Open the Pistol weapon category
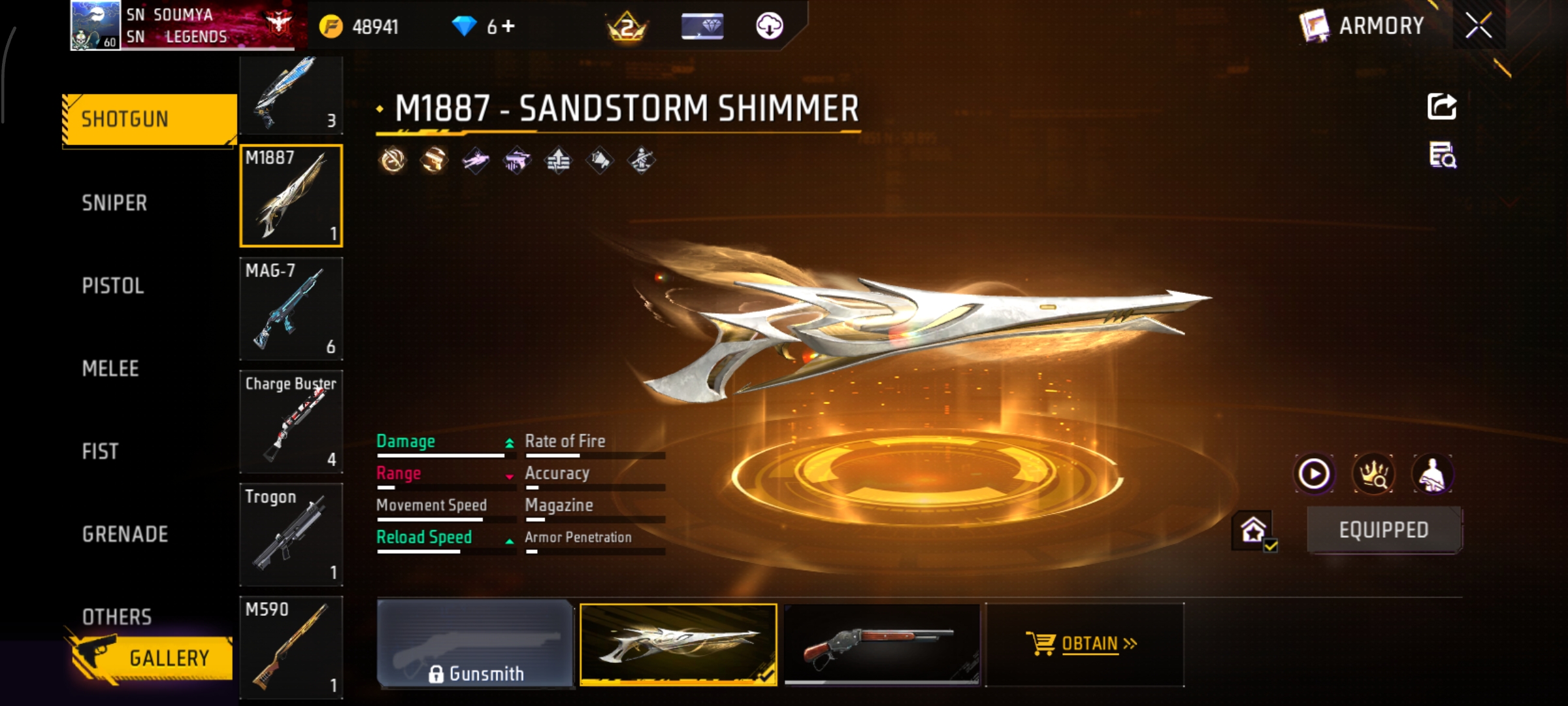Screen dimensions: 1568x706 pyautogui.click(x=113, y=286)
